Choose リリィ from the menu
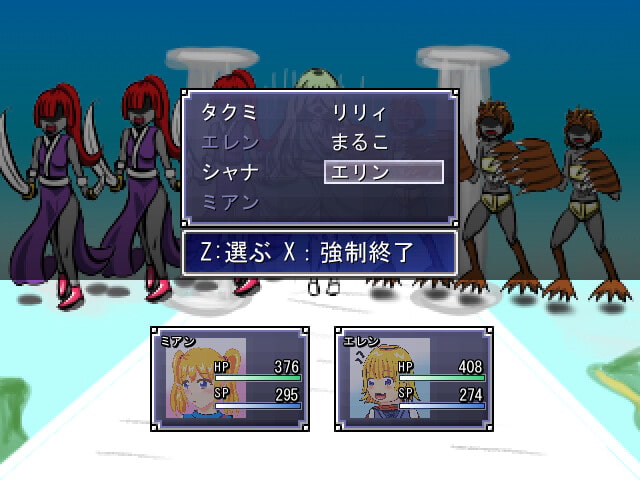Image resolution: width=640 pixels, height=480 pixels. coord(359,112)
